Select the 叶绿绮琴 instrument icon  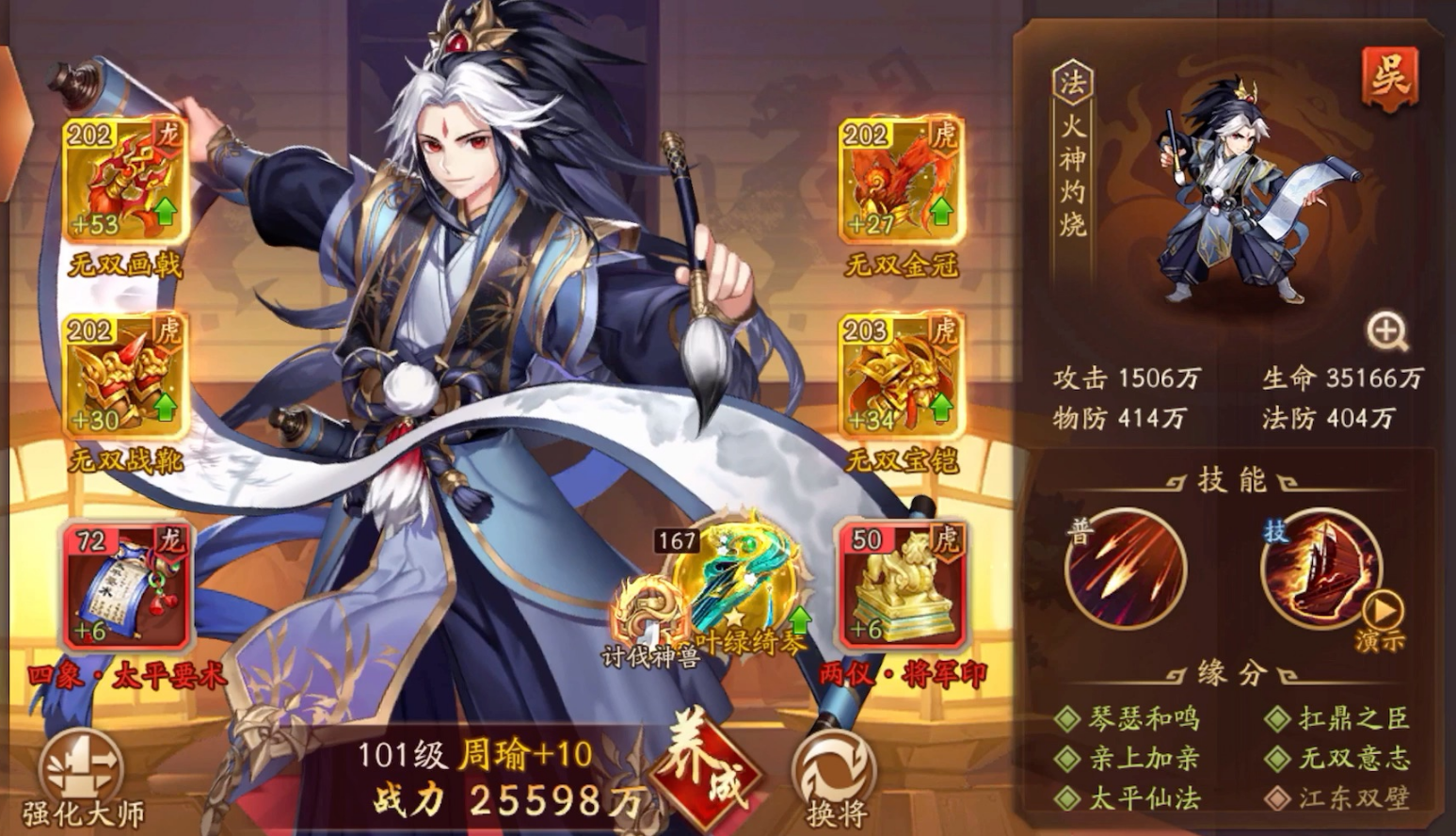pos(739,579)
